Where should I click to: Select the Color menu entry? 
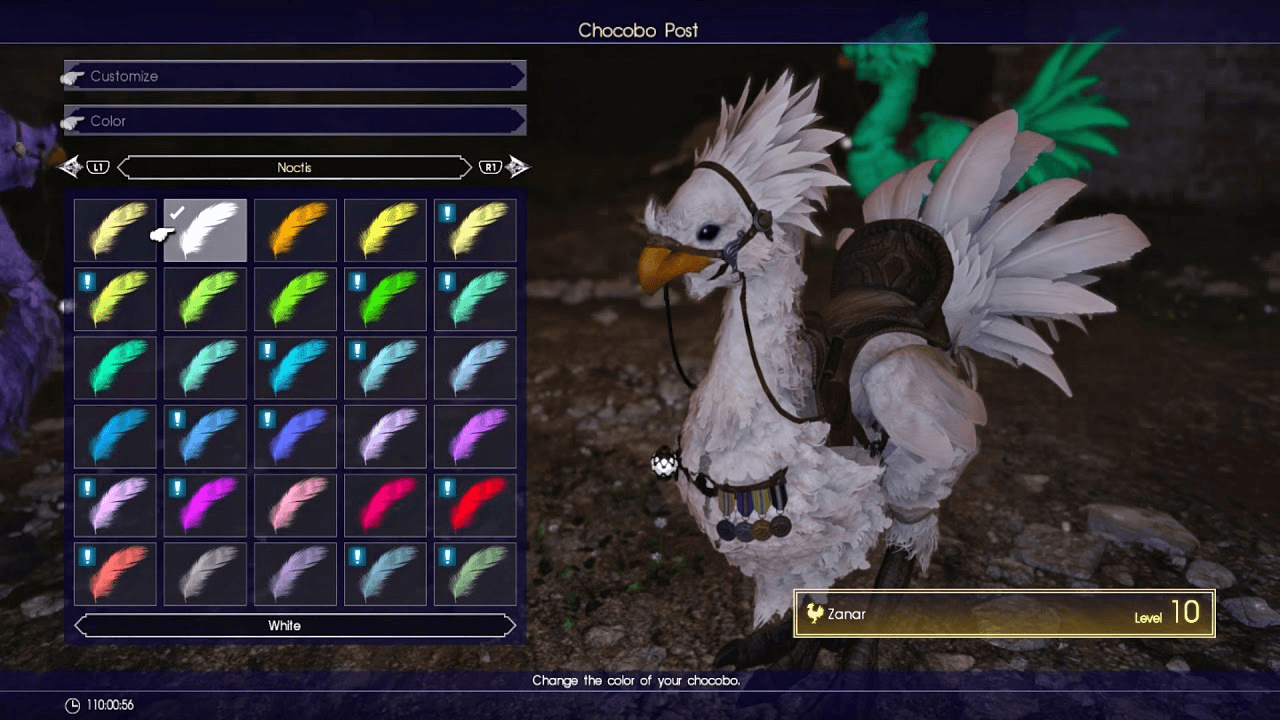tap(295, 121)
